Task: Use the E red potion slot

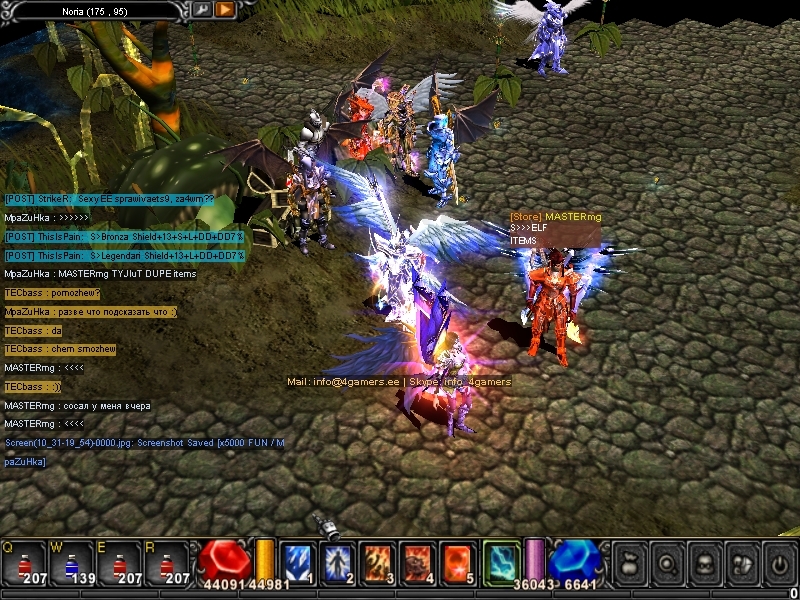Action: (x=119, y=563)
